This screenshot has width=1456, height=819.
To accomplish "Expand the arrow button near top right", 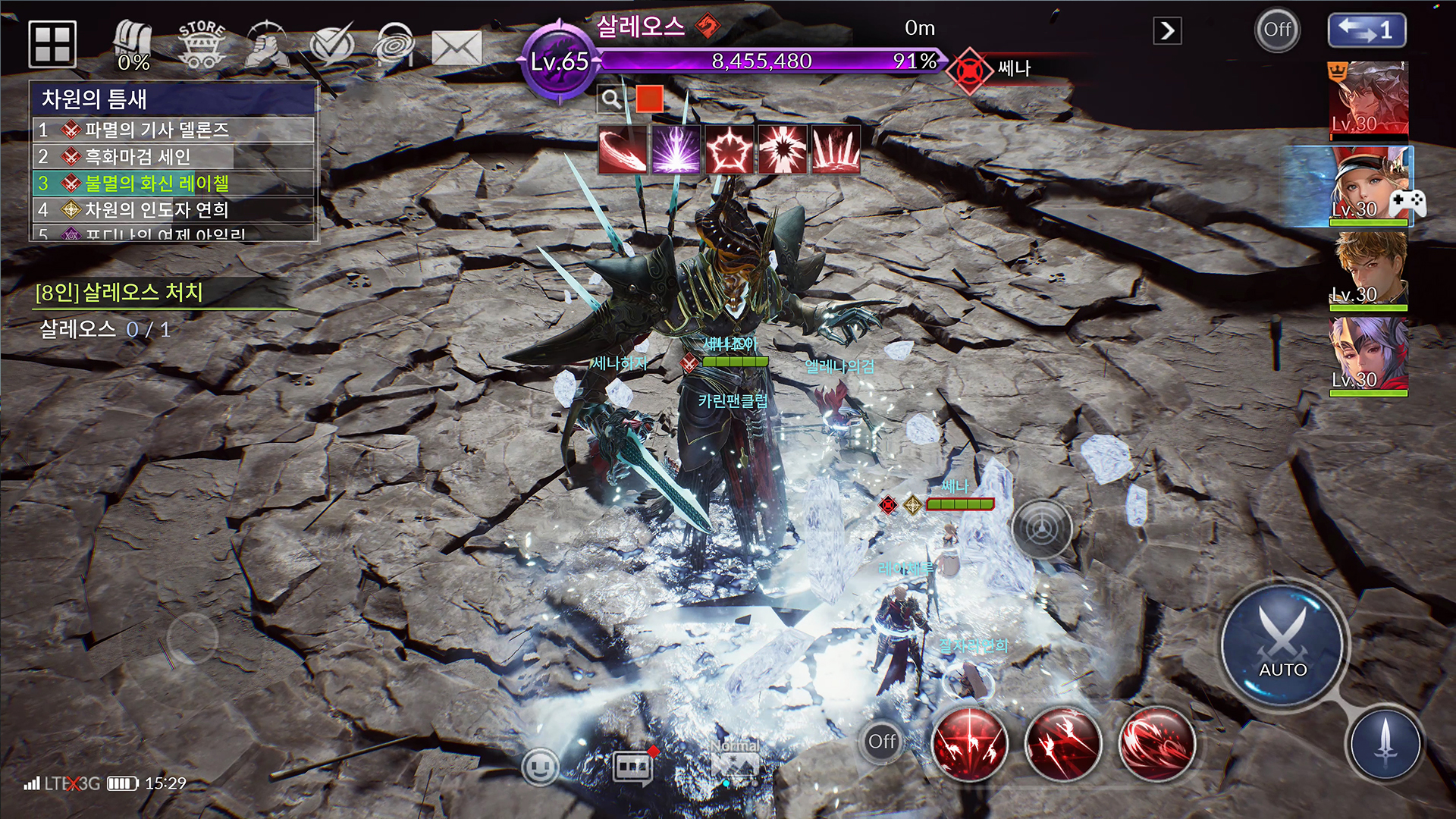I will point(1167,31).
